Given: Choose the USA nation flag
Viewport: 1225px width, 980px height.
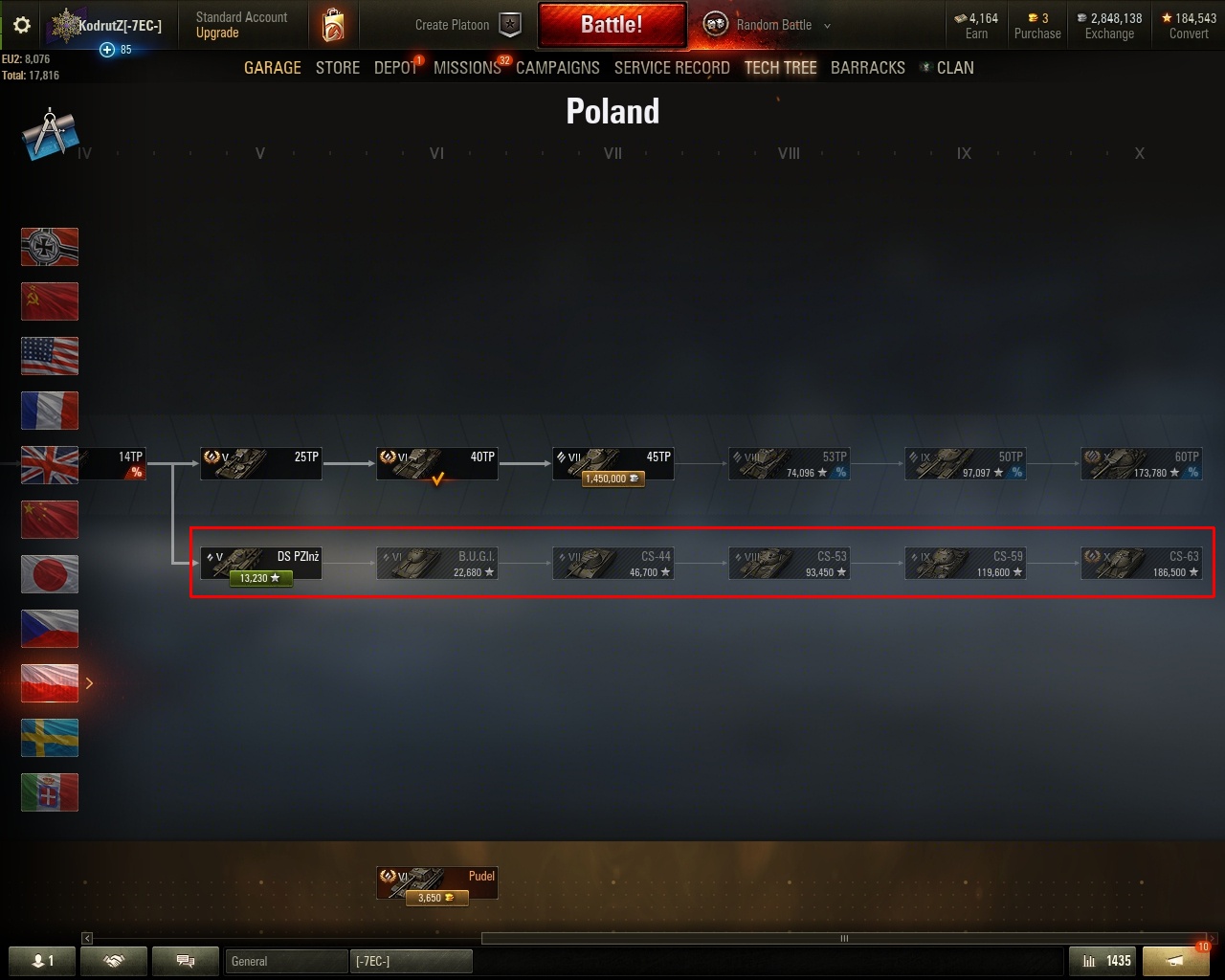Looking at the screenshot, I should point(50,356).
